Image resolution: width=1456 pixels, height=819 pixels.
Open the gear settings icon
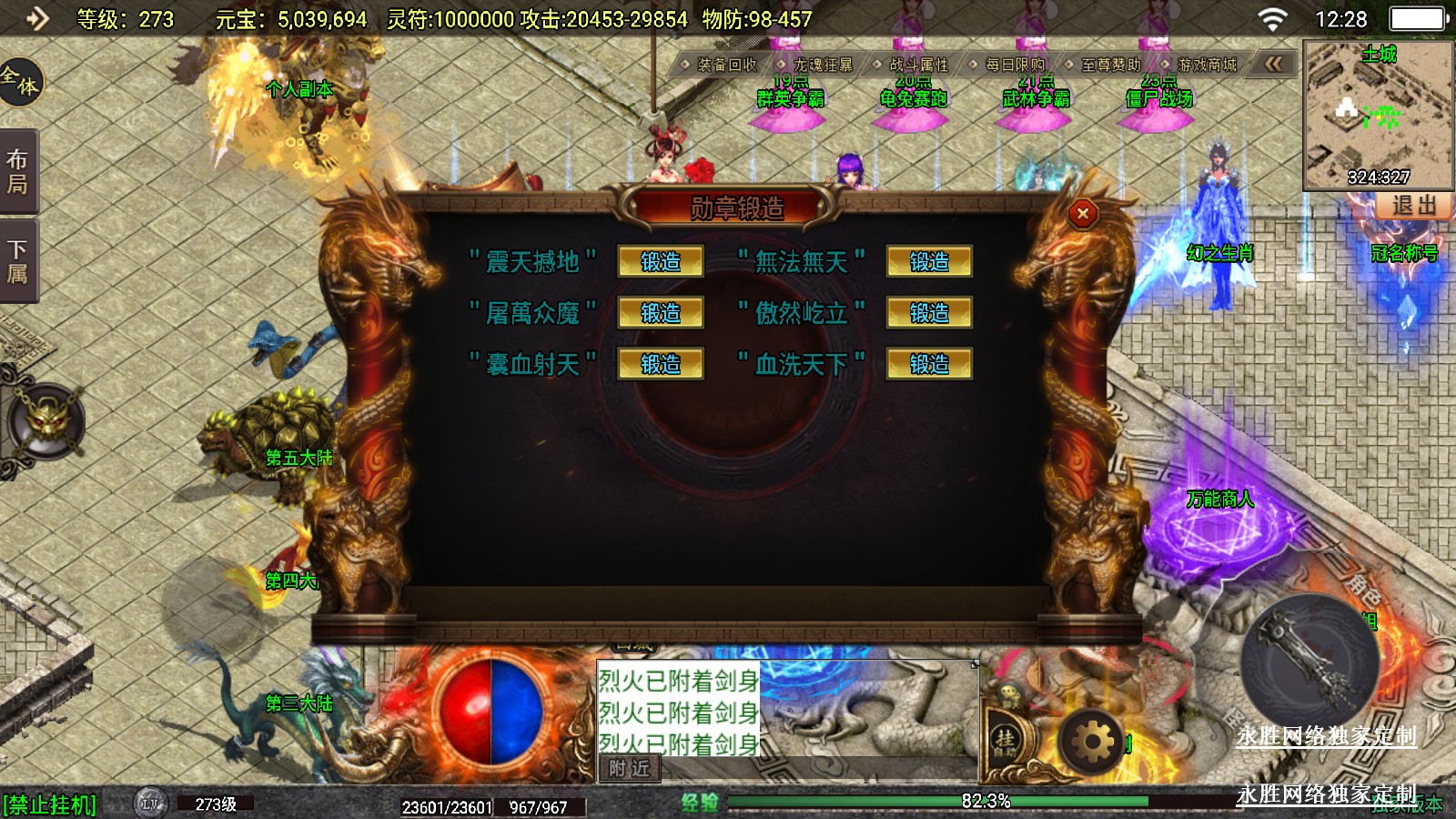coord(1092,743)
